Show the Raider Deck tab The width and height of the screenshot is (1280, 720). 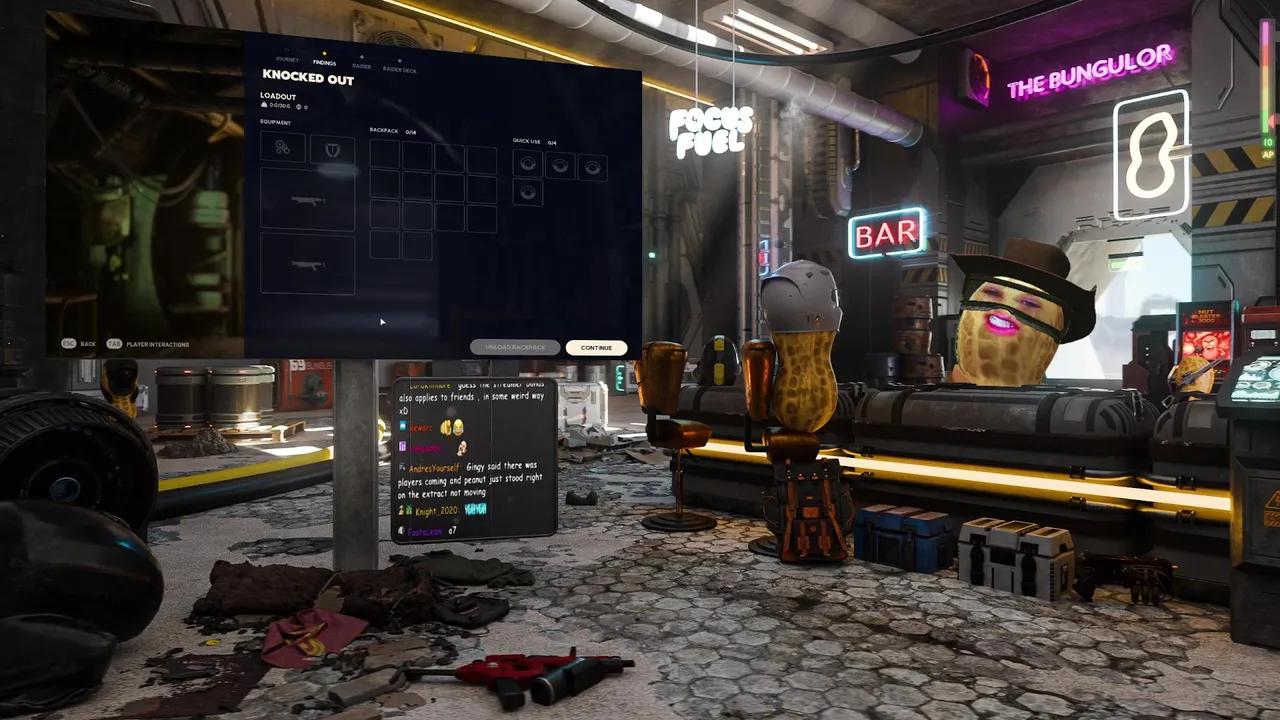tap(400, 69)
